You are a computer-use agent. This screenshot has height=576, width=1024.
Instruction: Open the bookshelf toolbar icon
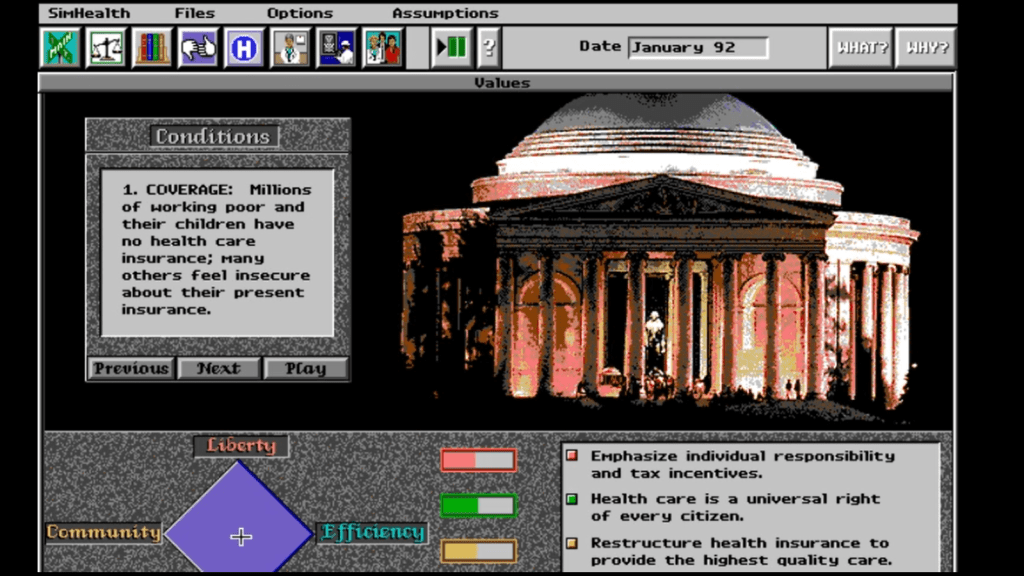(152, 48)
